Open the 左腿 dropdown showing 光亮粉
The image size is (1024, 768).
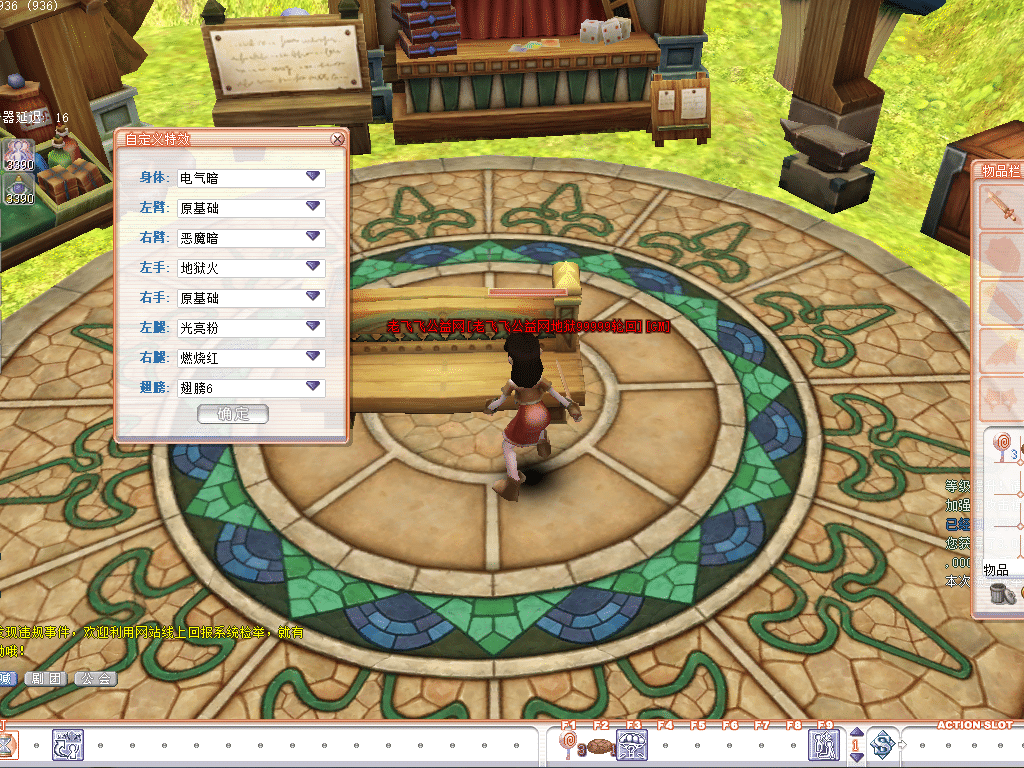click(x=313, y=327)
